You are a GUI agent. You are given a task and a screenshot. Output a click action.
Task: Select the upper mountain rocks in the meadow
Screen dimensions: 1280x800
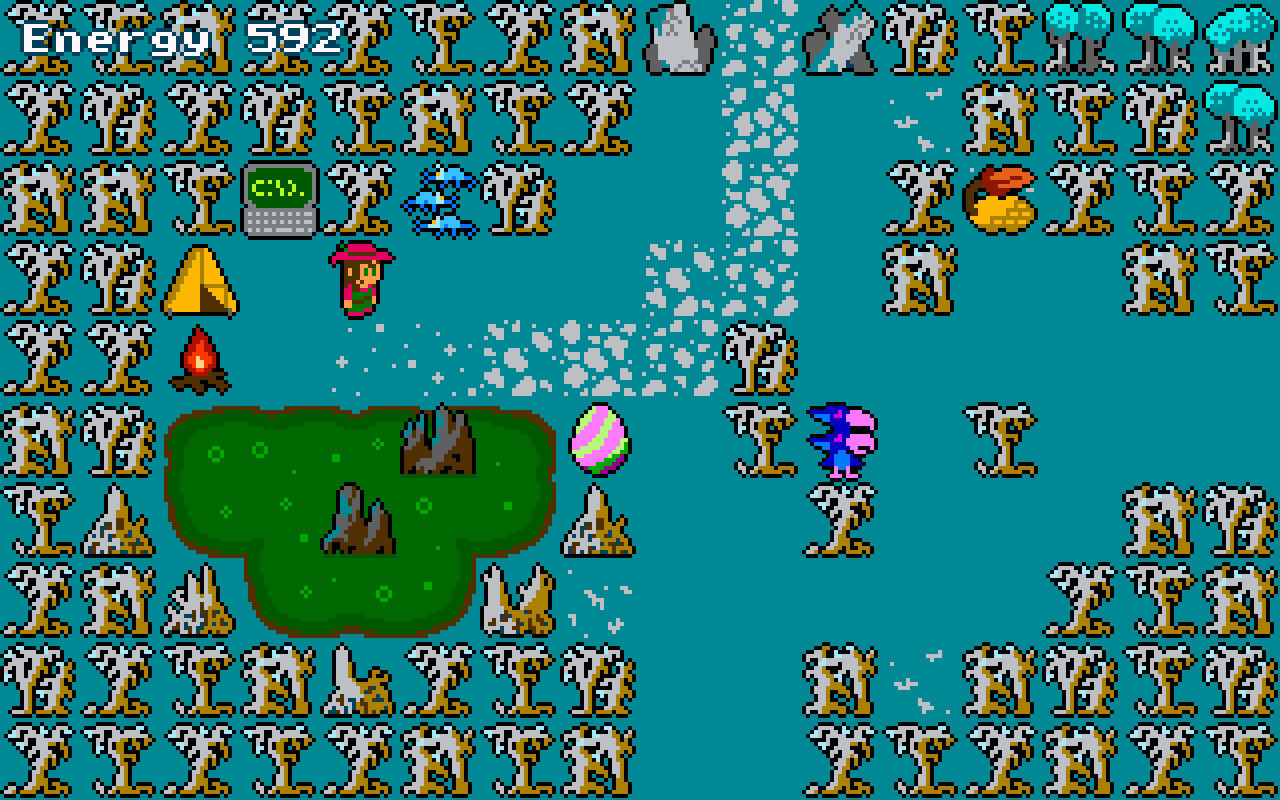click(x=440, y=440)
